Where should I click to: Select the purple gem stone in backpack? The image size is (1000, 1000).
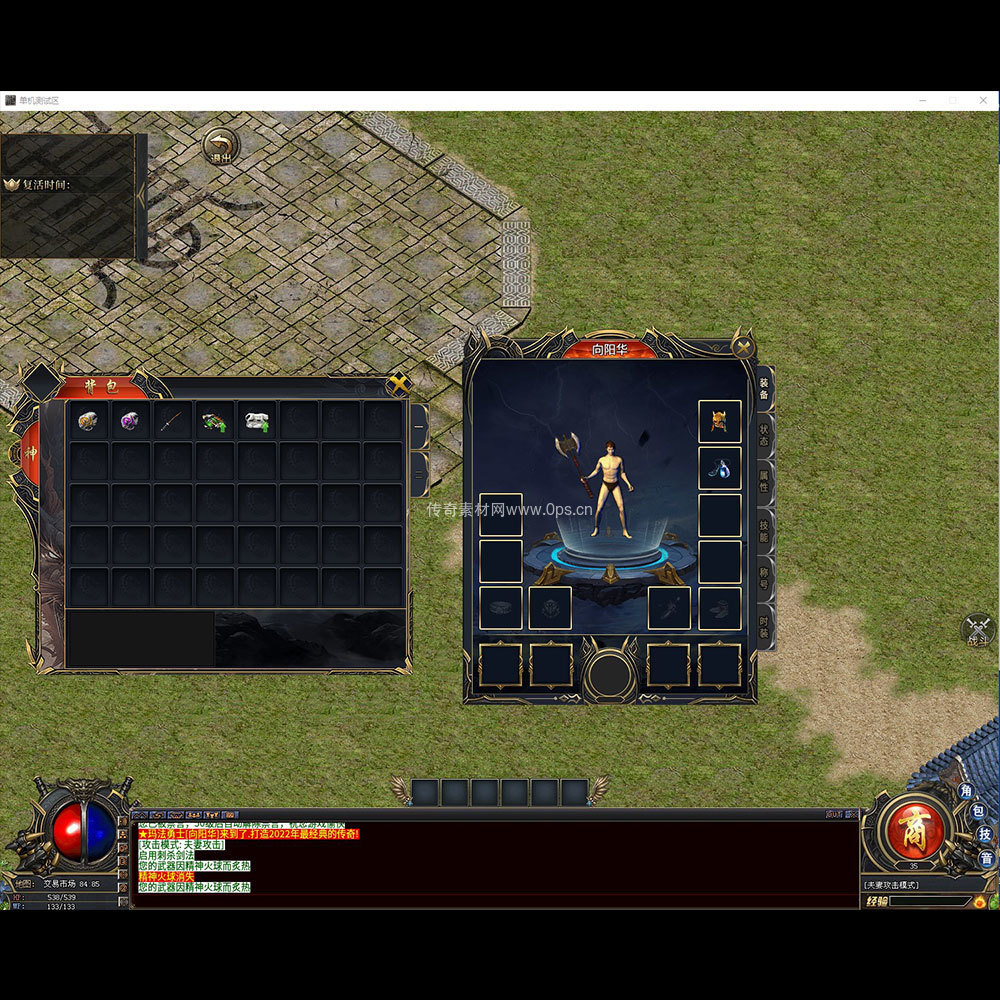click(130, 421)
